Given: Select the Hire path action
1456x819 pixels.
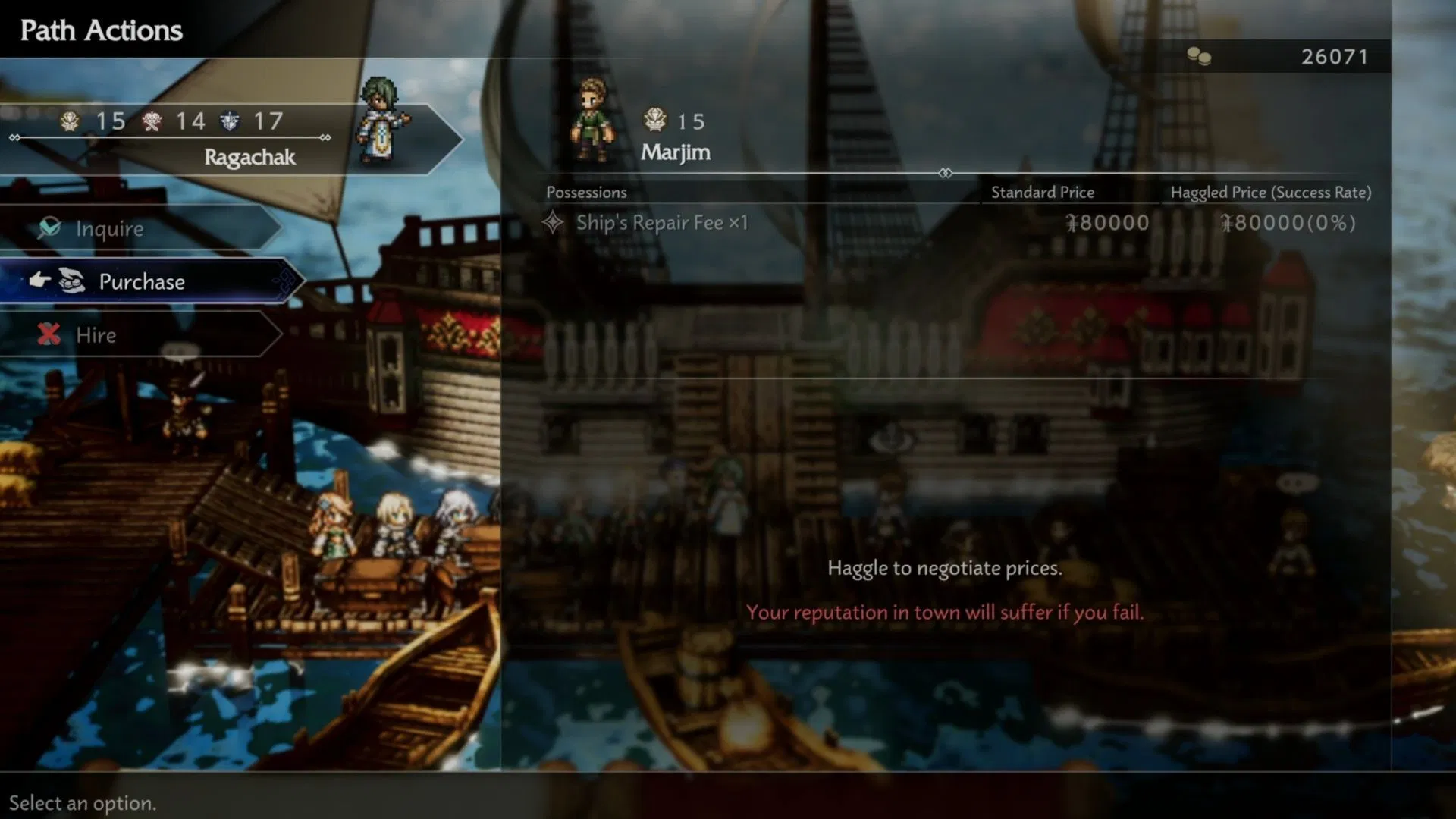Looking at the screenshot, I should 96,334.
